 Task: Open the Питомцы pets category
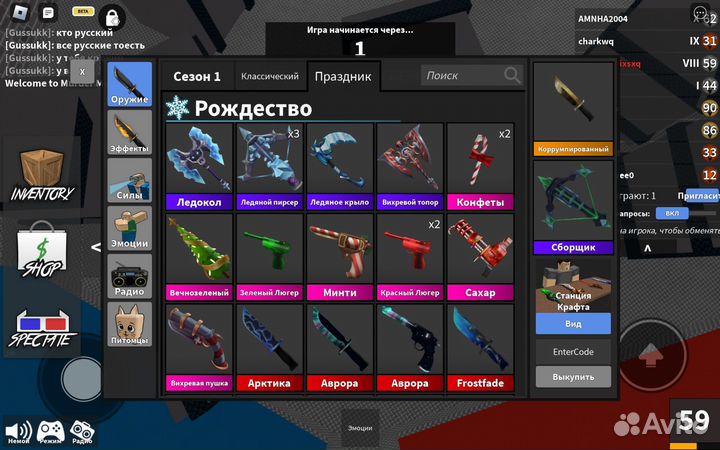pos(130,323)
